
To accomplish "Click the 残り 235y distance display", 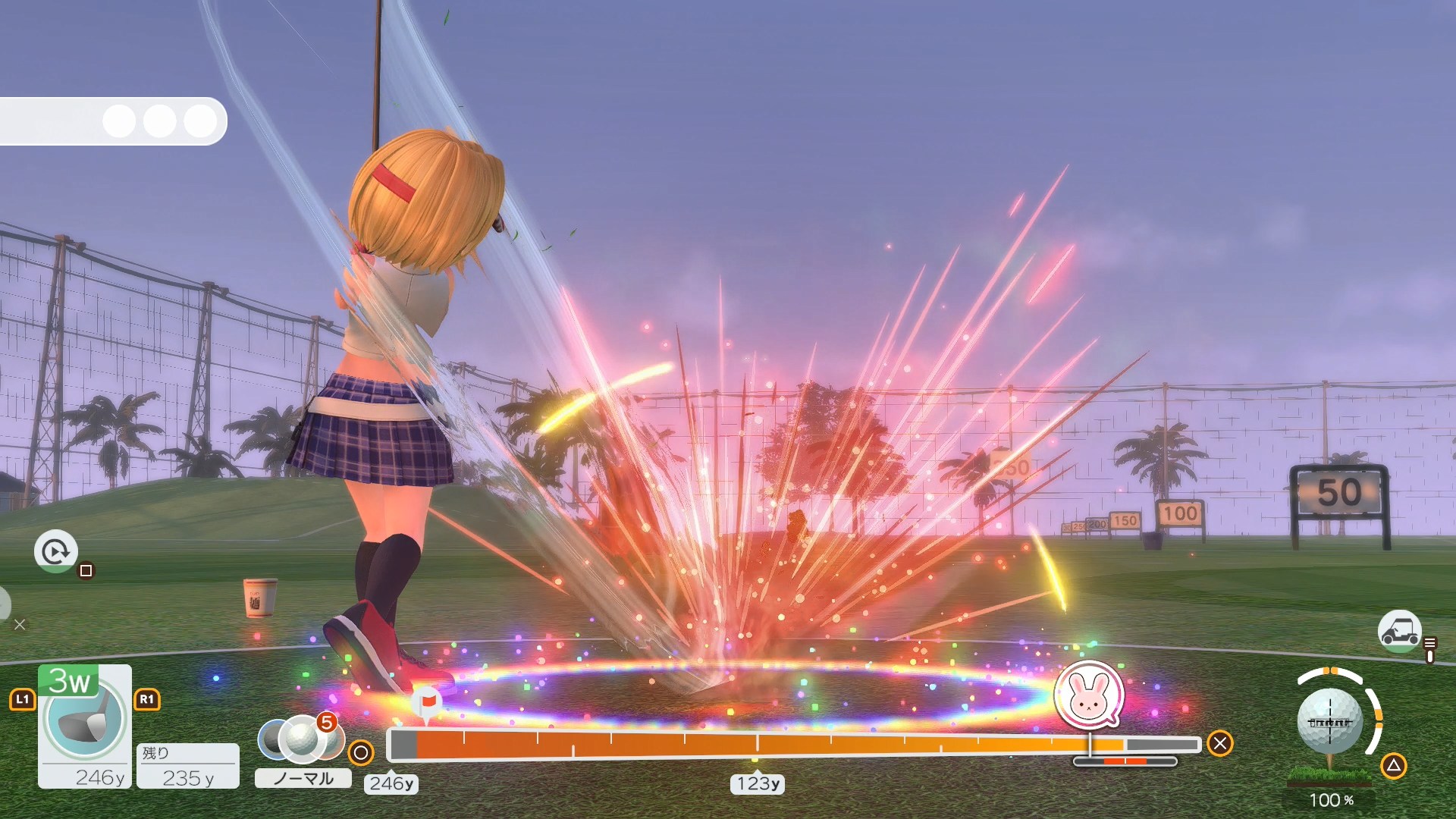I will pos(188,766).
